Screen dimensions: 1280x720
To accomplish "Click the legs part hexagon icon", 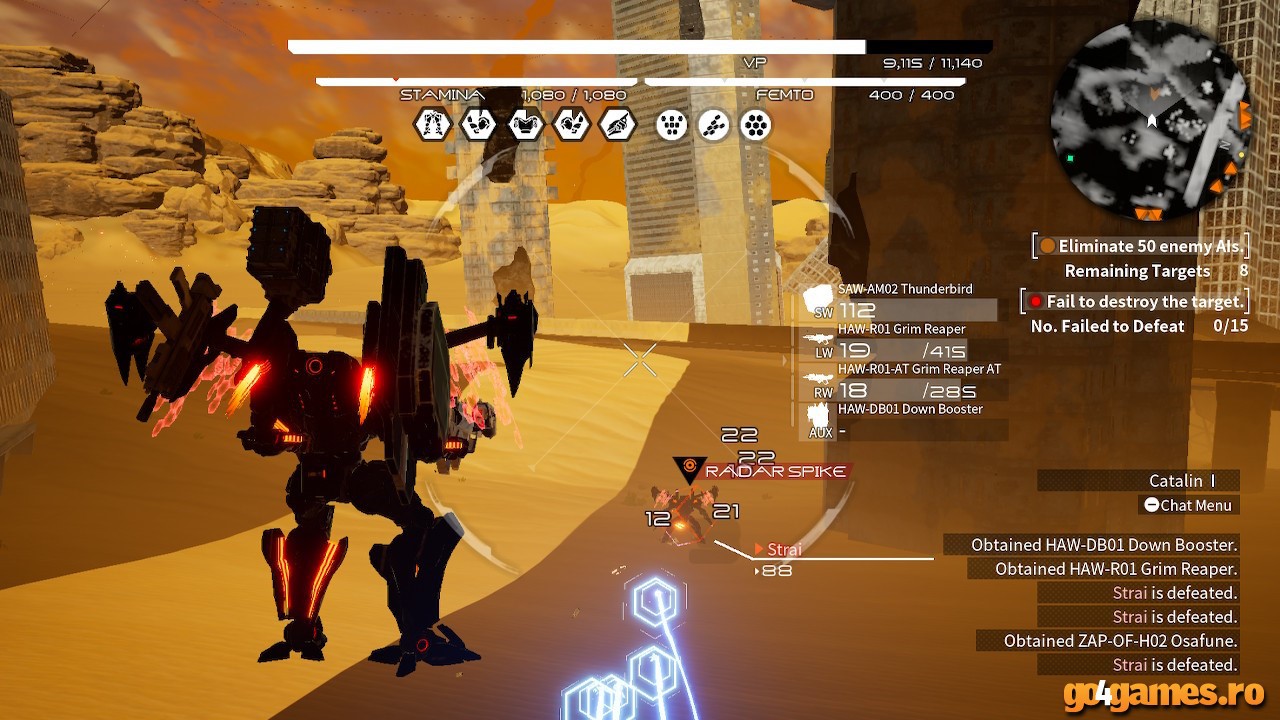I will pyautogui.click(x=433, y=125).
